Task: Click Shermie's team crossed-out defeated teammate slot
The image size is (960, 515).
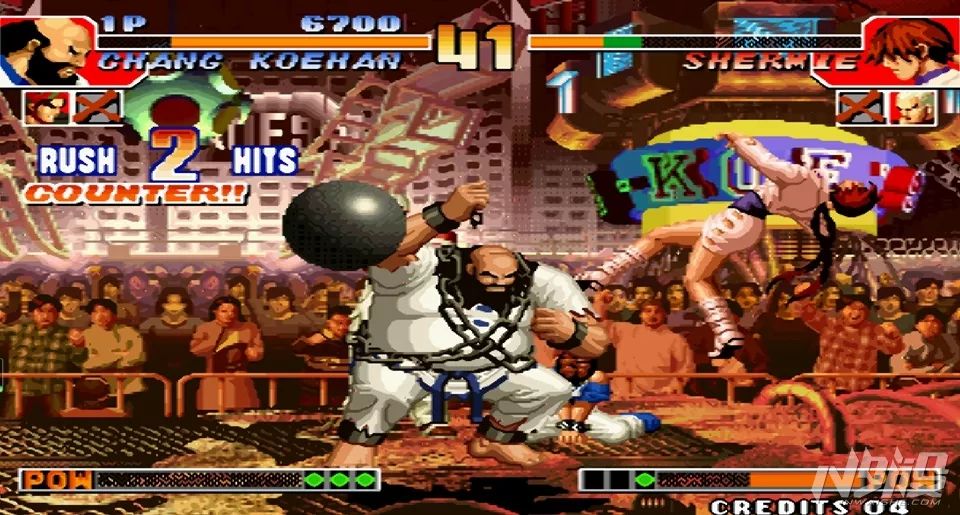Action: click(x=861, y=107)
